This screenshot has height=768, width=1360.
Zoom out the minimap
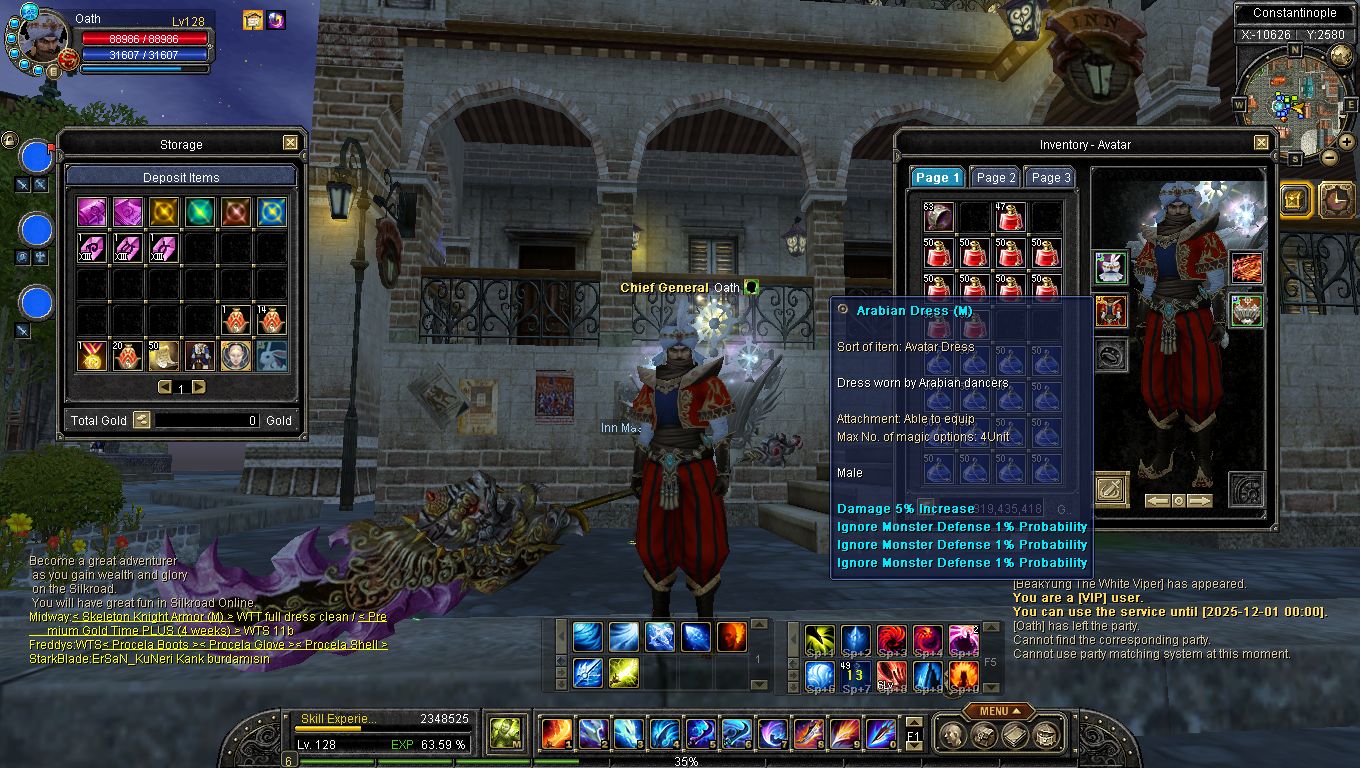coord(1329,157)
